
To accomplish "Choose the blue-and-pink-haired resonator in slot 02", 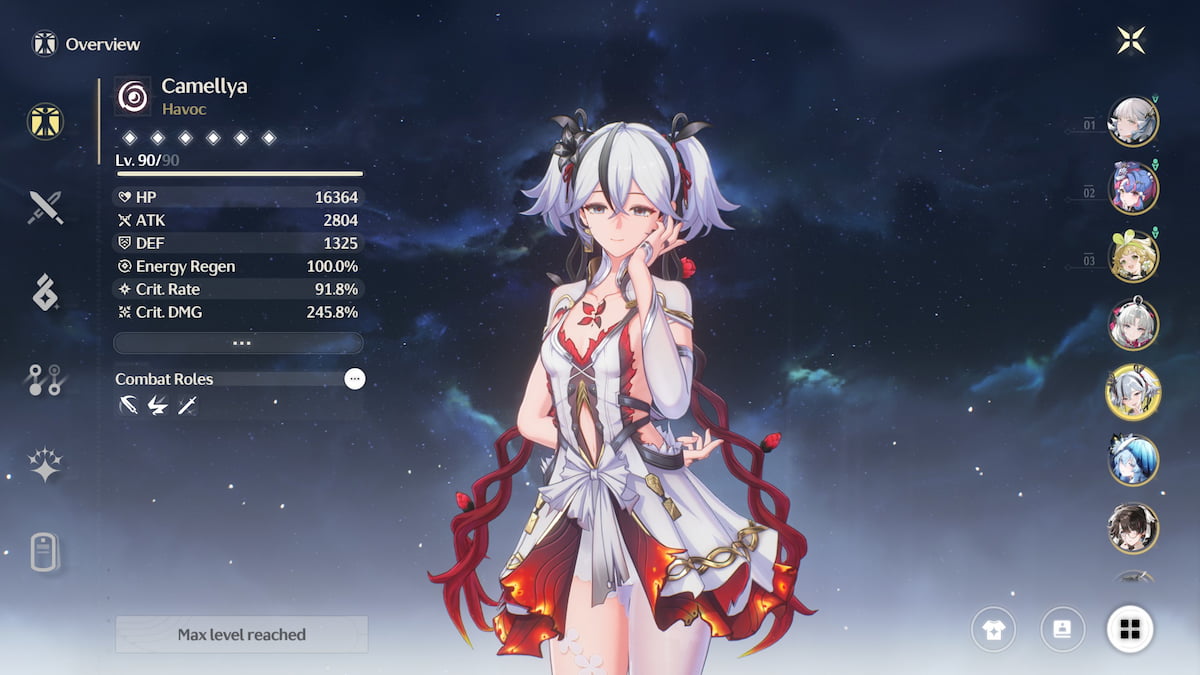I will pyautogui.click(x=1133, y=188).
